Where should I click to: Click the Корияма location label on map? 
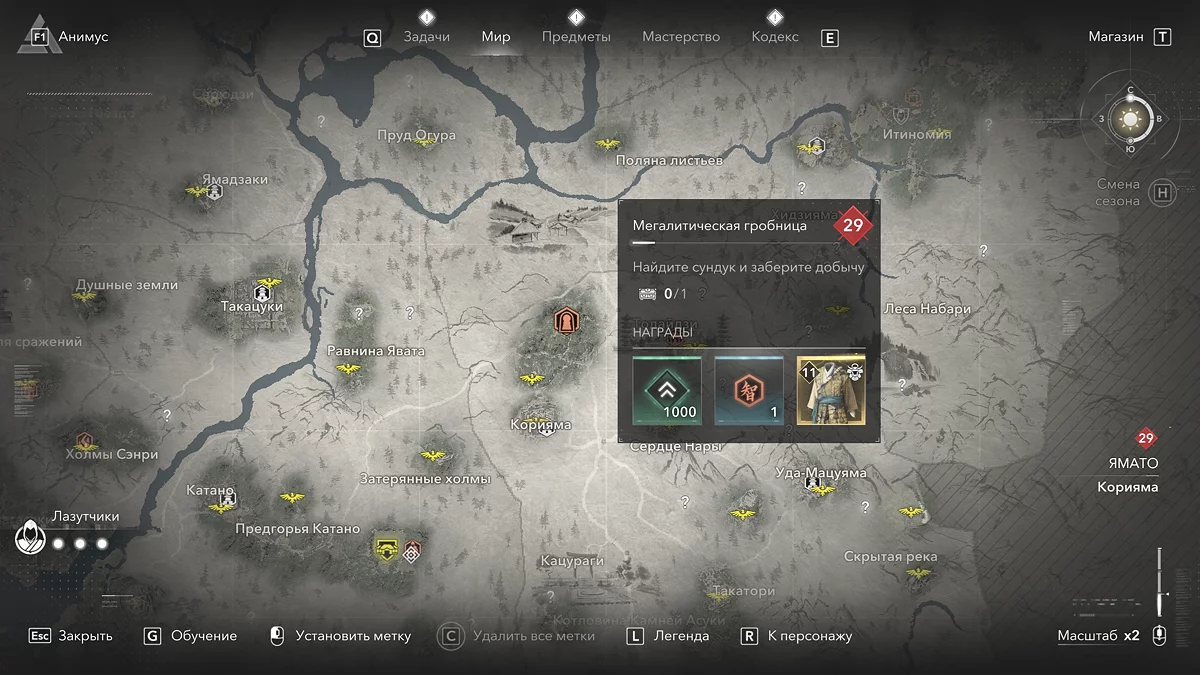click(x=541, y=425)
